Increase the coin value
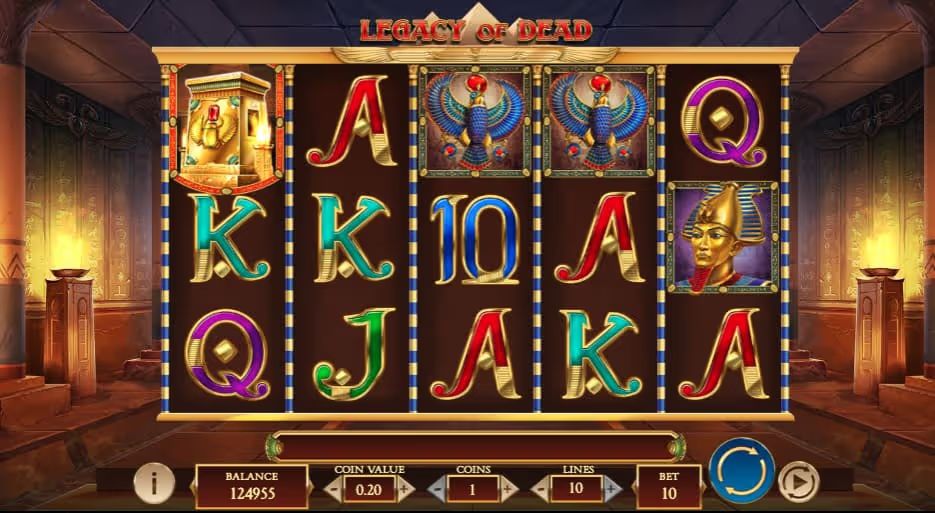This screenshot has width=935, height=513. pos(404,489)
